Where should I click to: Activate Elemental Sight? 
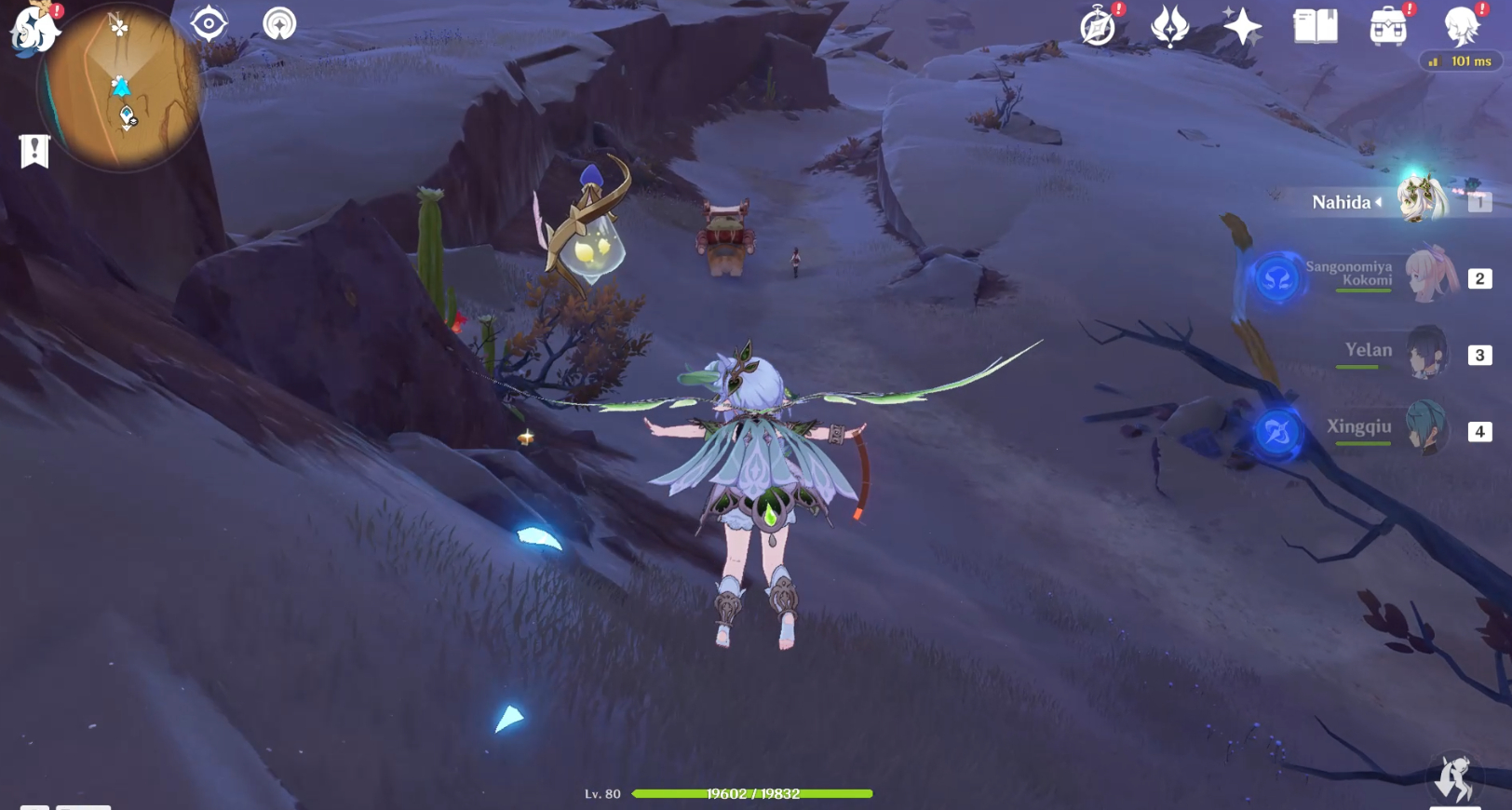tap(207, 25)
